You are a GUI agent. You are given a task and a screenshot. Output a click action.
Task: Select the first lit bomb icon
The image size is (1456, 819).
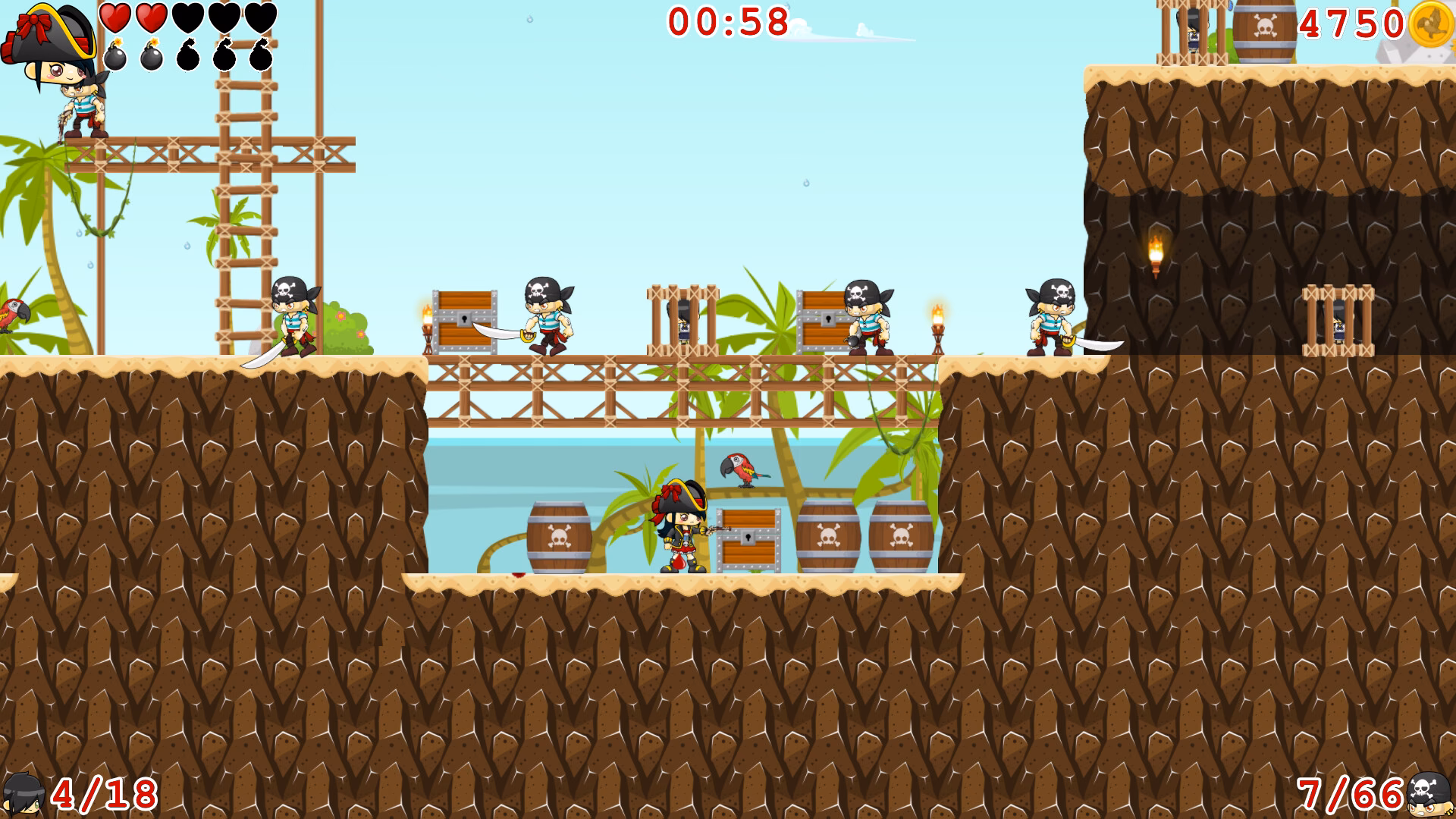click(114, 55)
